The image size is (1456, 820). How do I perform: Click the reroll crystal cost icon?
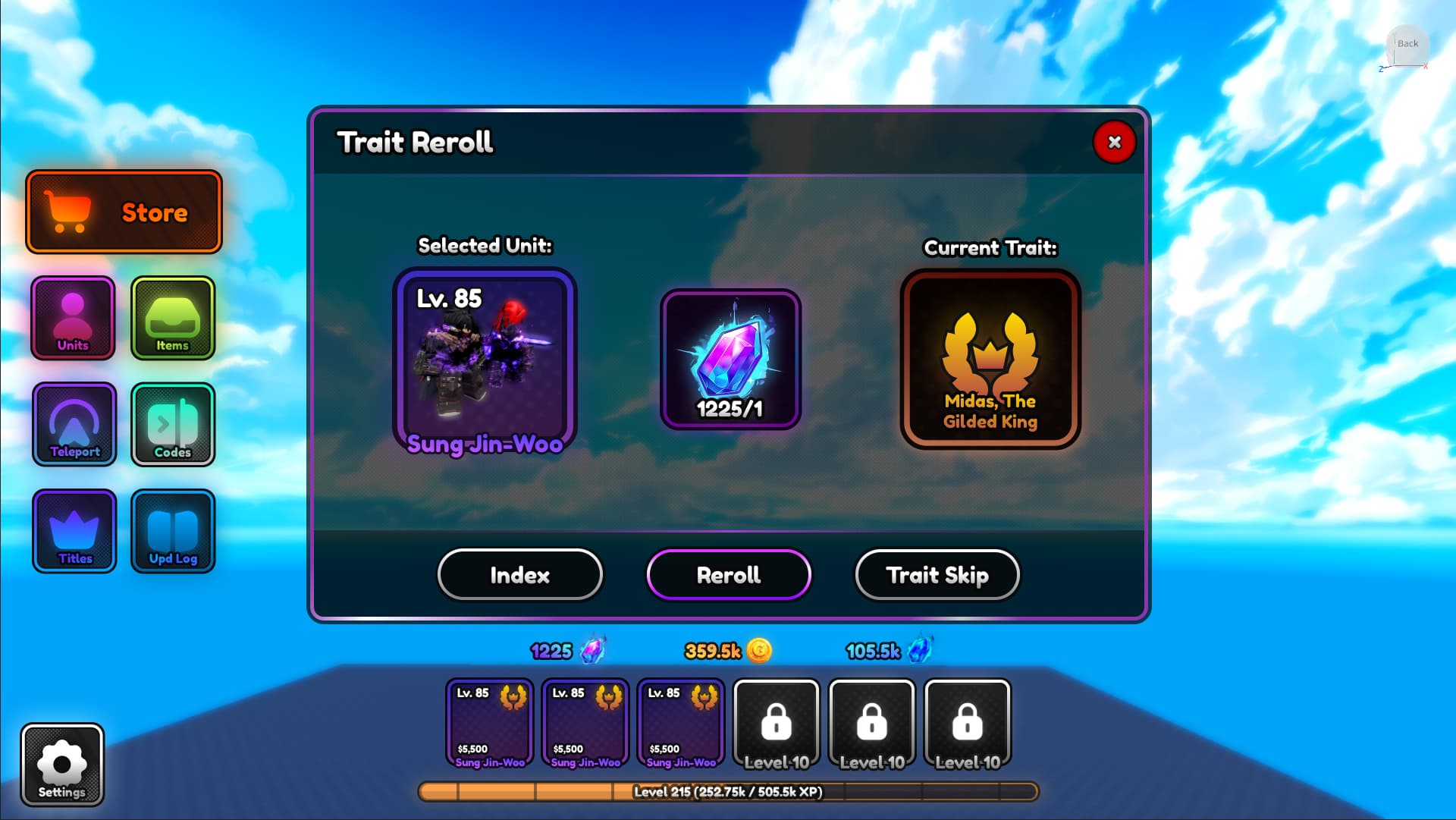(730, 360)
